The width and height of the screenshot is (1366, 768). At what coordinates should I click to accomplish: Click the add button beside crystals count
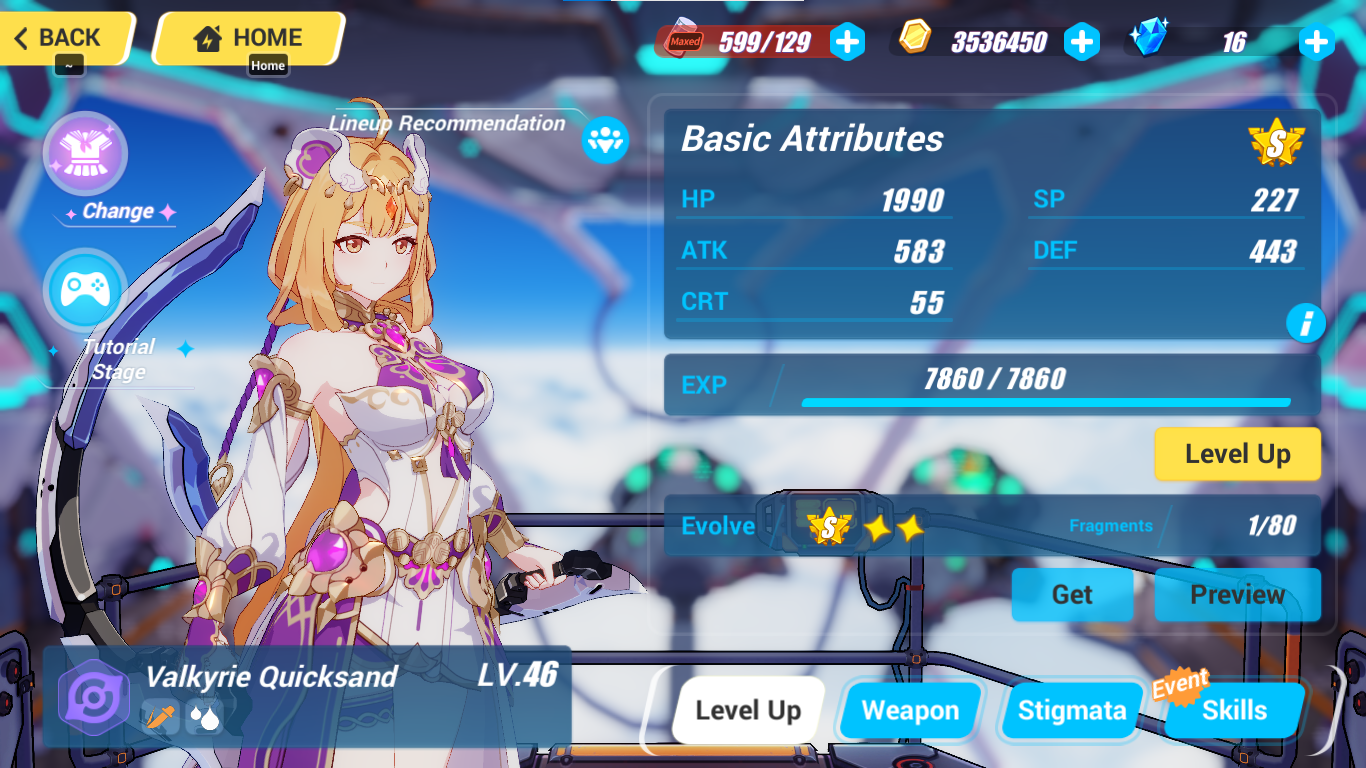(1316, 41)
